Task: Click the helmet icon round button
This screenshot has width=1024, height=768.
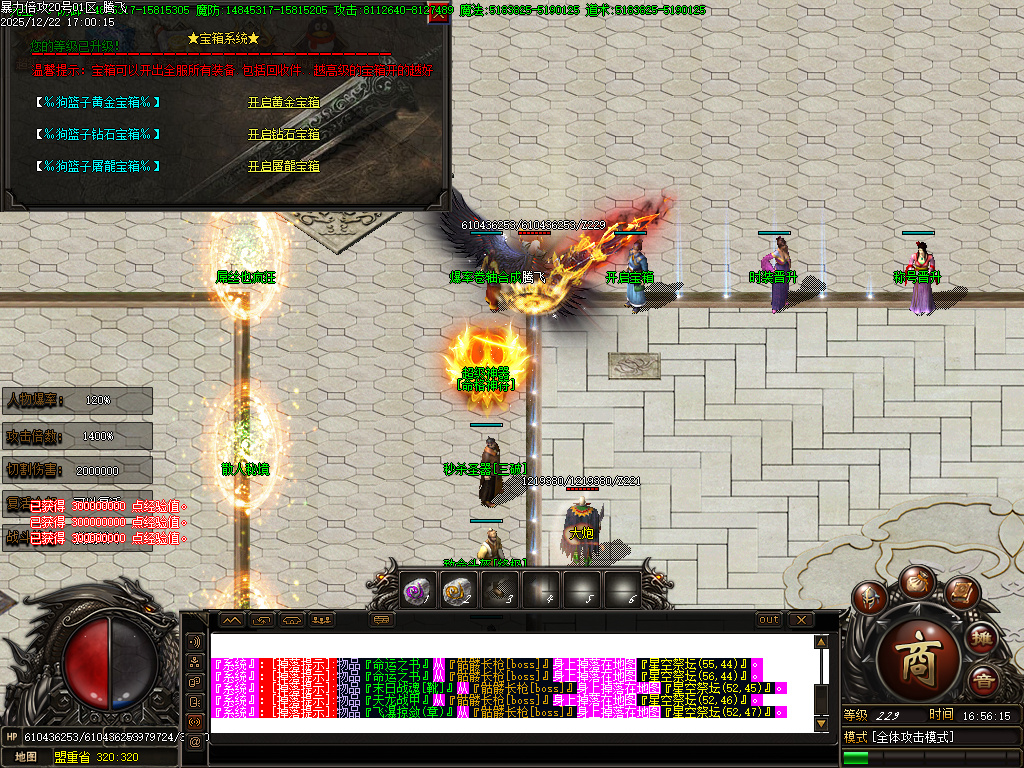Action: [868, 598]
